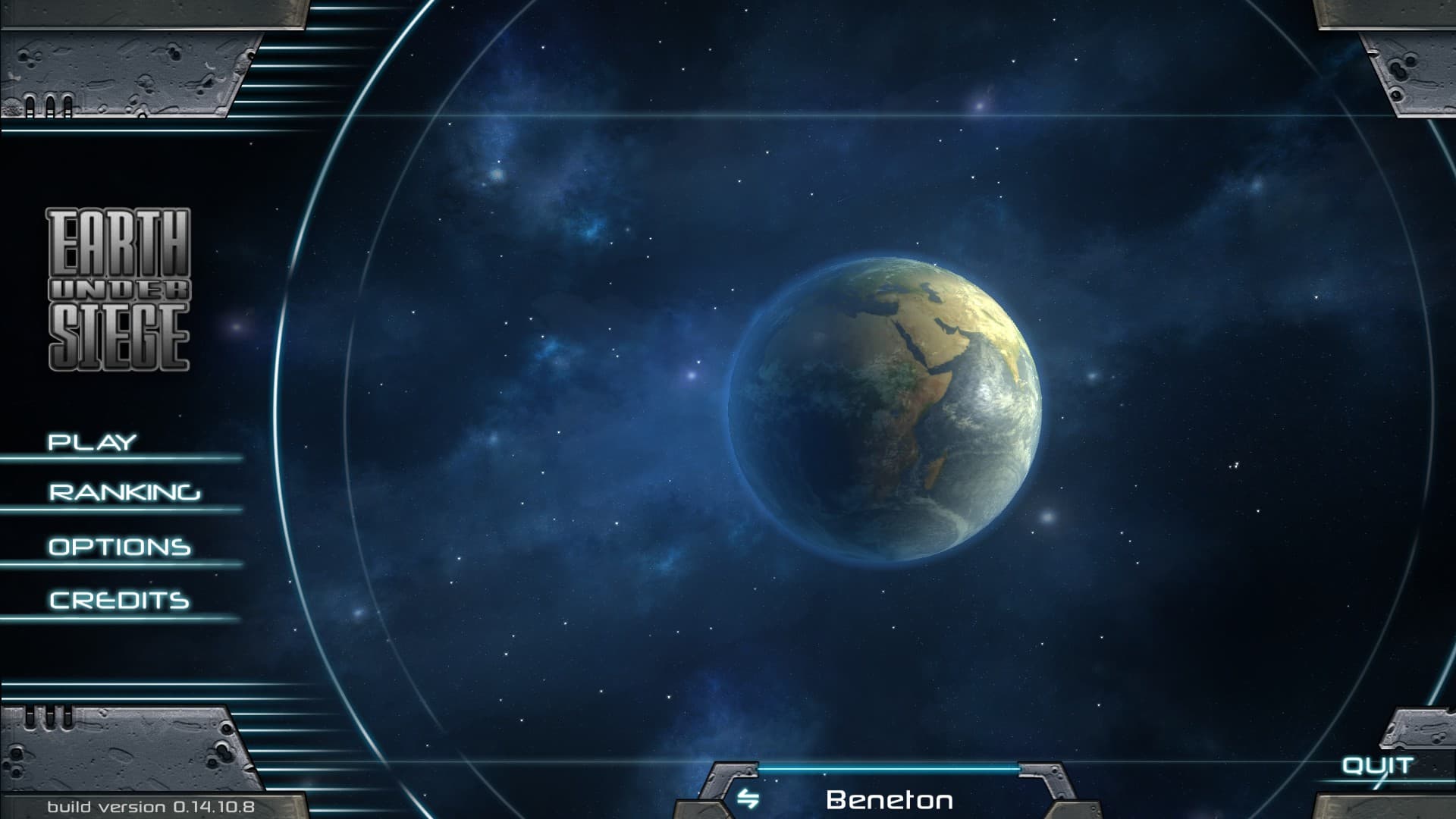The width and height of the screenshot is (1456, 819).
Task: Open the Ranking screen
Action: tap(125, 493)
